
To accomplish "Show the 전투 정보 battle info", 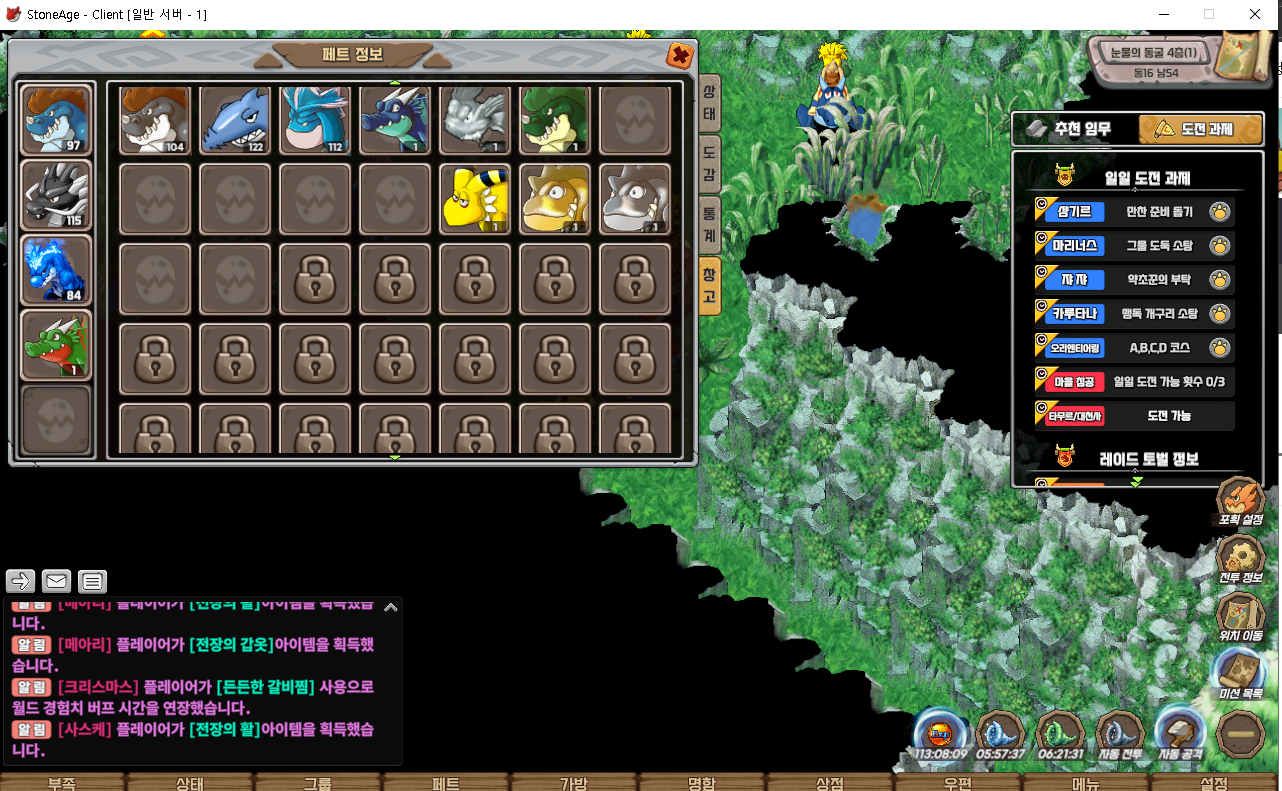I will pyautogui.click(x=1240, y=560).
